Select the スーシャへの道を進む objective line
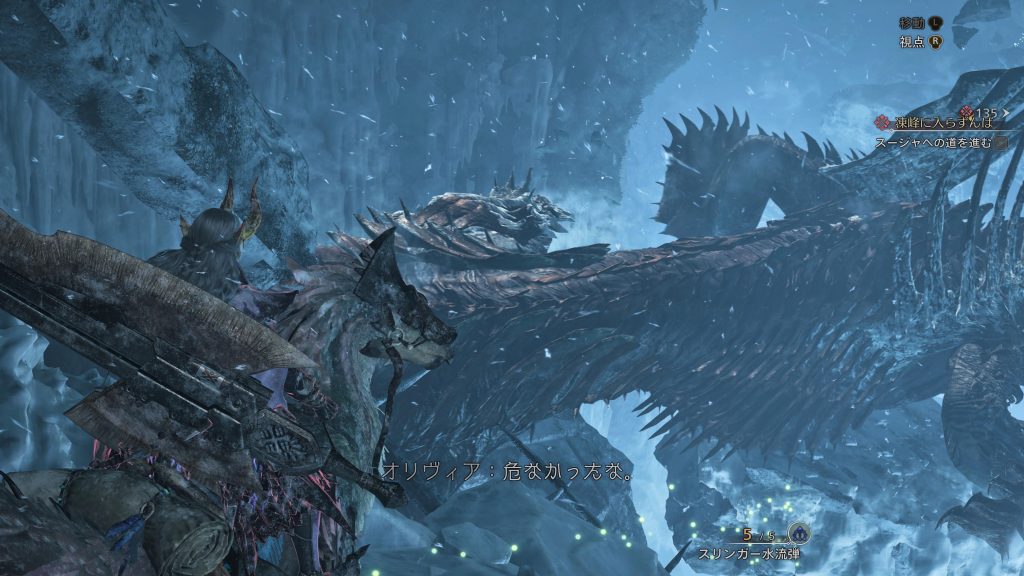This screenshot has width=1024, height=576. pyautogui.click(x=933, y=142)
